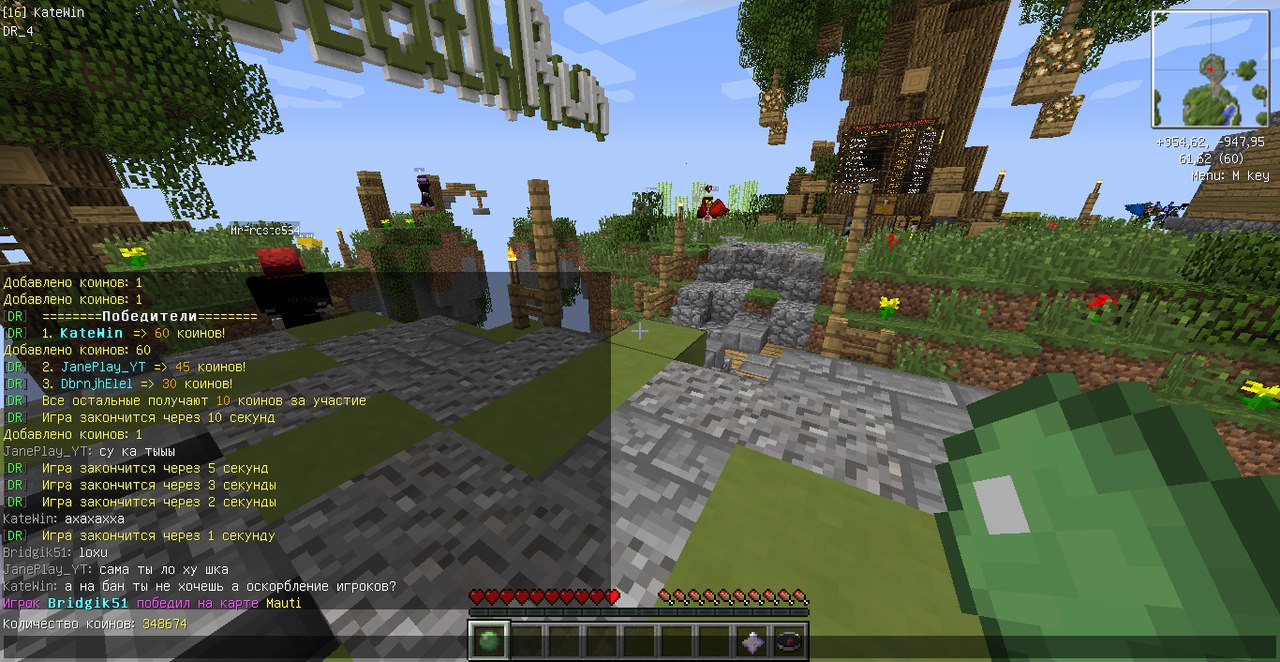Select the green slimeball hotbar slot
Image resolution: width=1280 pixels, height=662 pixels.
coord(489,641)
